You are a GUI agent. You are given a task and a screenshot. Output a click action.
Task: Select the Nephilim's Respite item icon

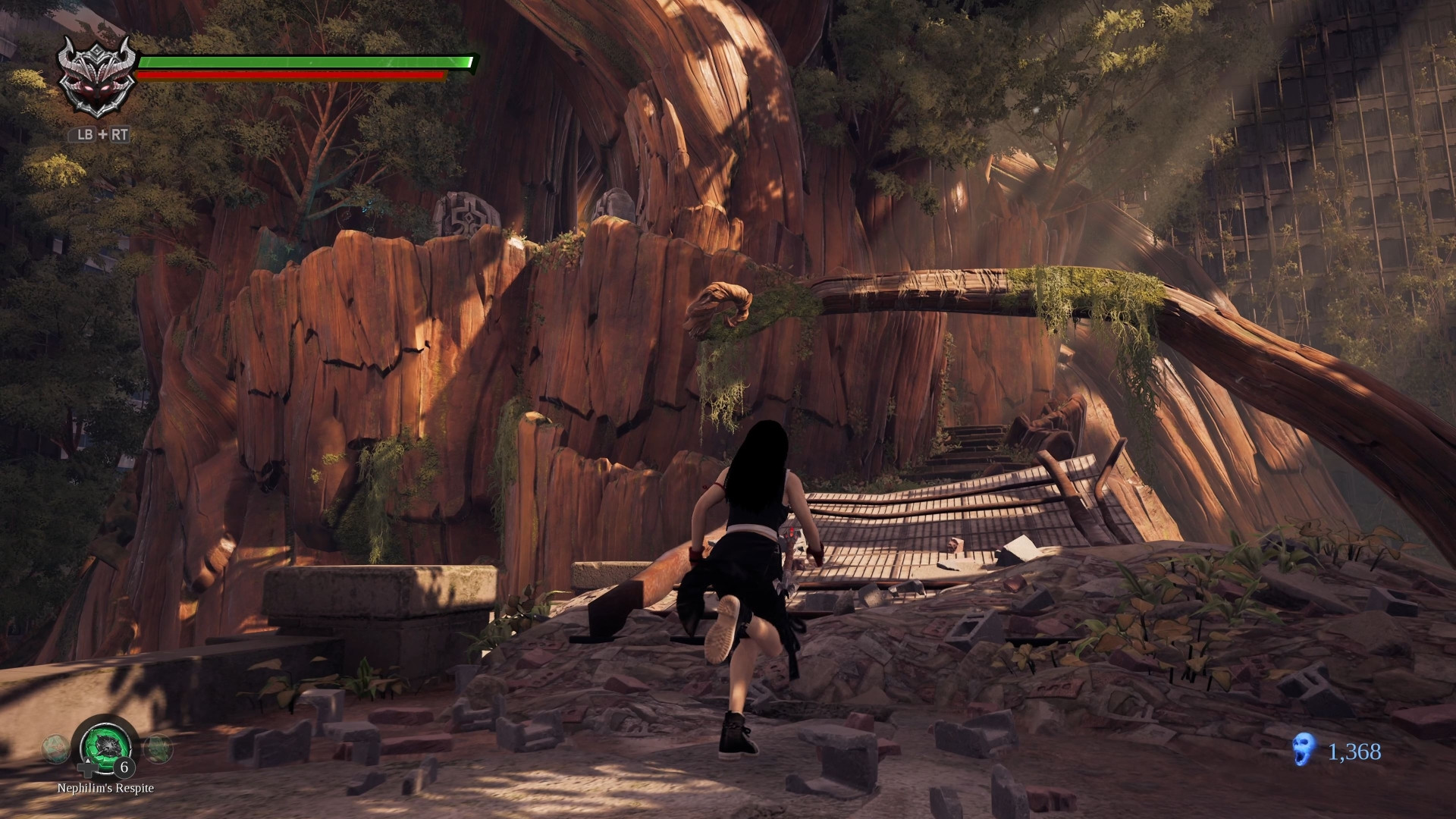[108, 748]
